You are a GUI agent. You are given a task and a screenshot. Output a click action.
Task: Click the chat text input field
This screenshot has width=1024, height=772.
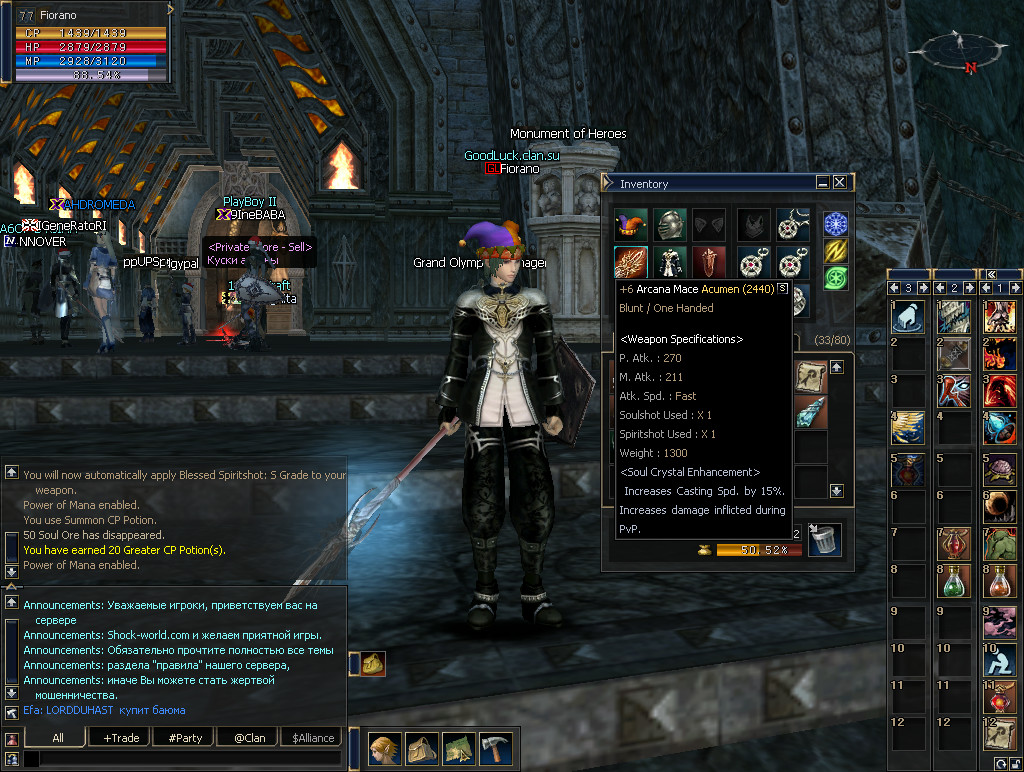click(x=180, y=760)
